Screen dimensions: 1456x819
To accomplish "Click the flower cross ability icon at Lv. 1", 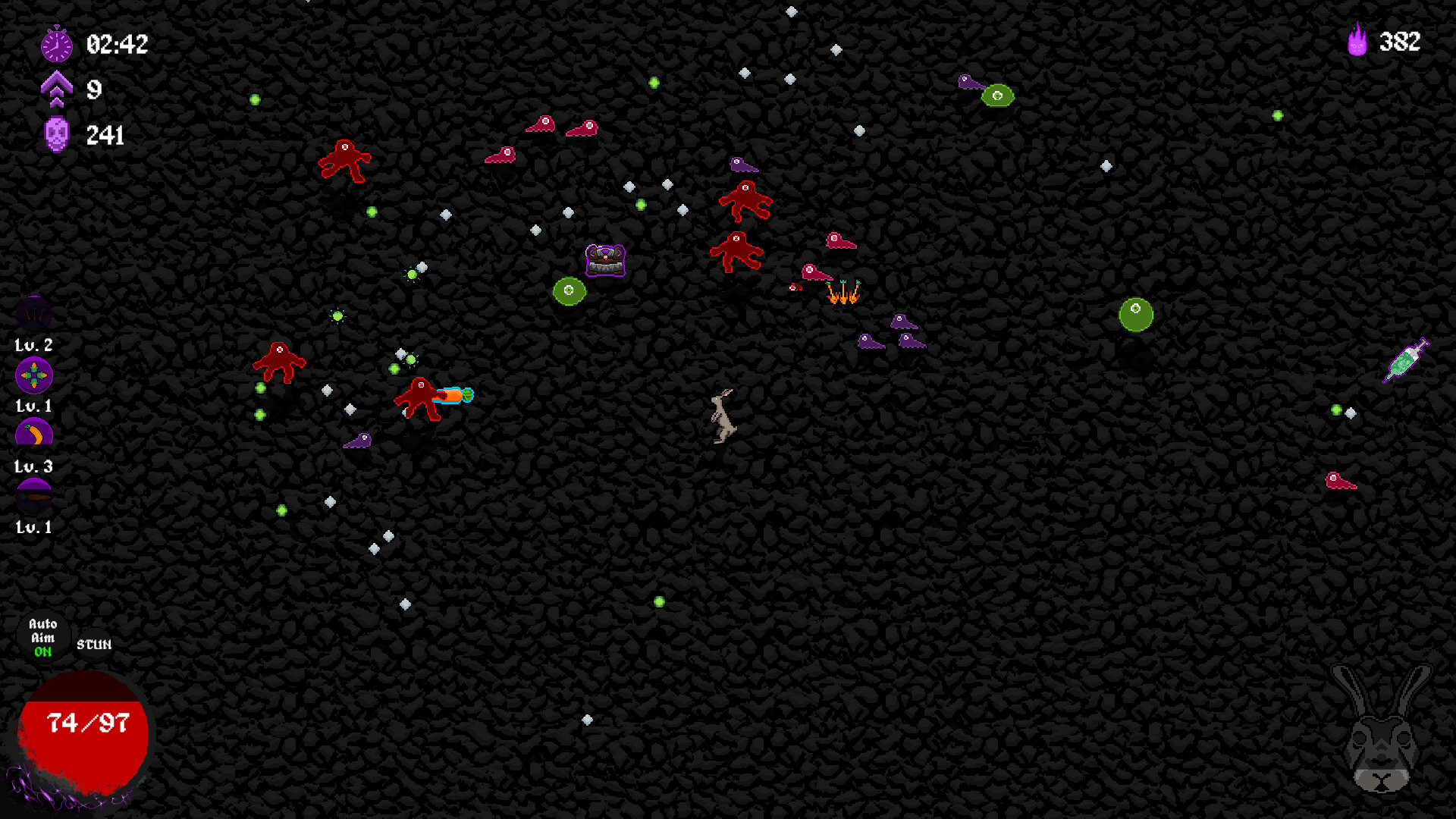I will 33,374.
